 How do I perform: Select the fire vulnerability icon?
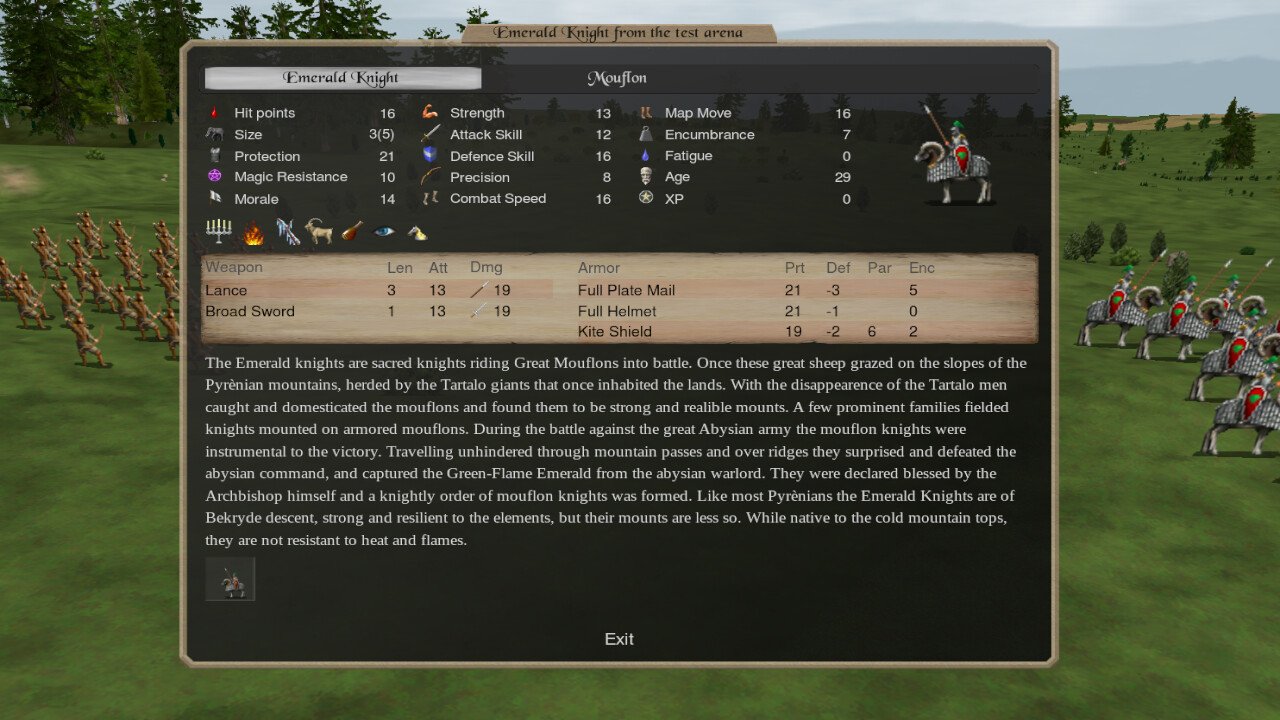pyautogui.click(x=252, y=231)
